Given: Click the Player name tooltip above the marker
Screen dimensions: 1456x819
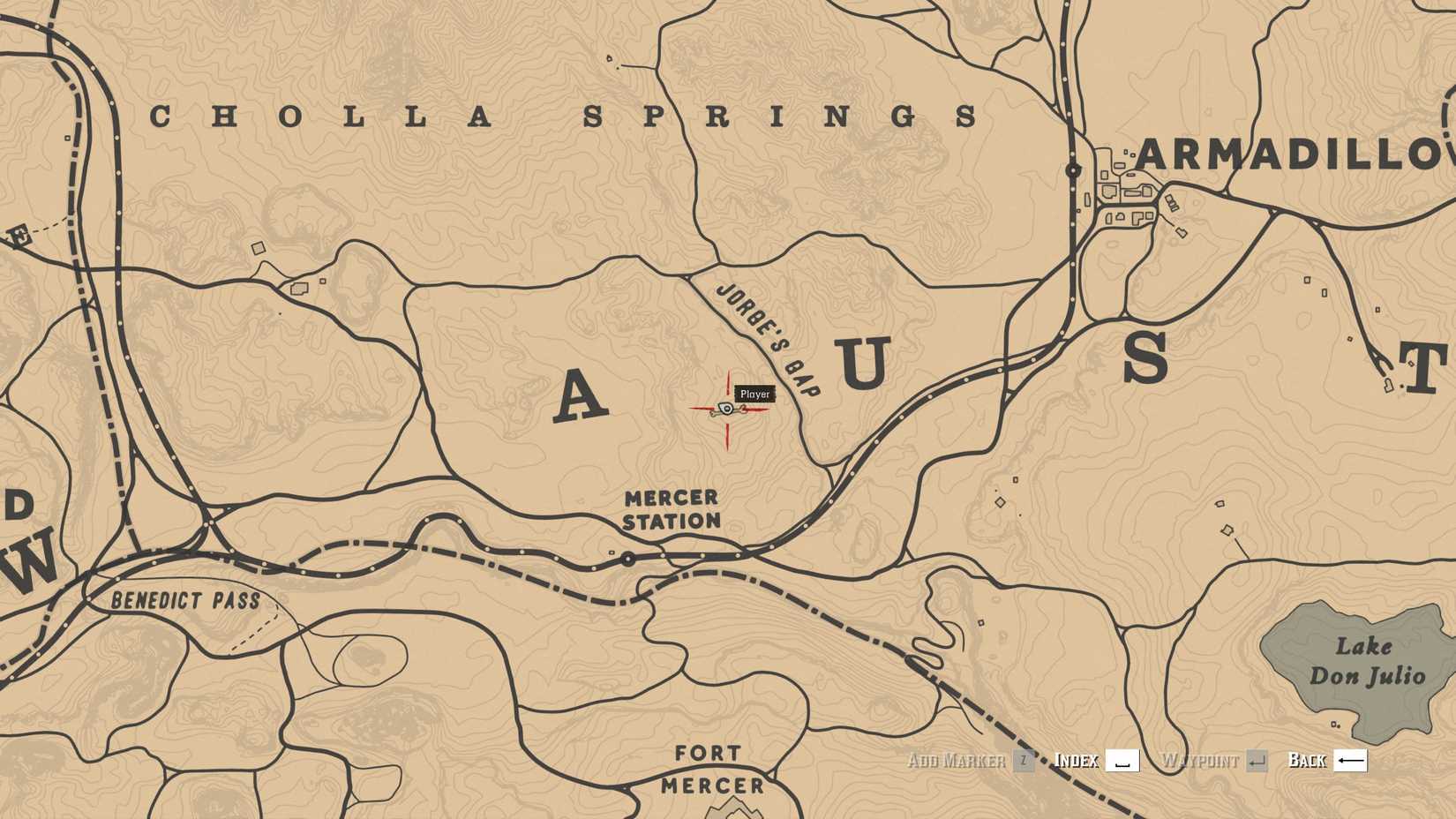Looking at the screenshot, I should 753,394.
